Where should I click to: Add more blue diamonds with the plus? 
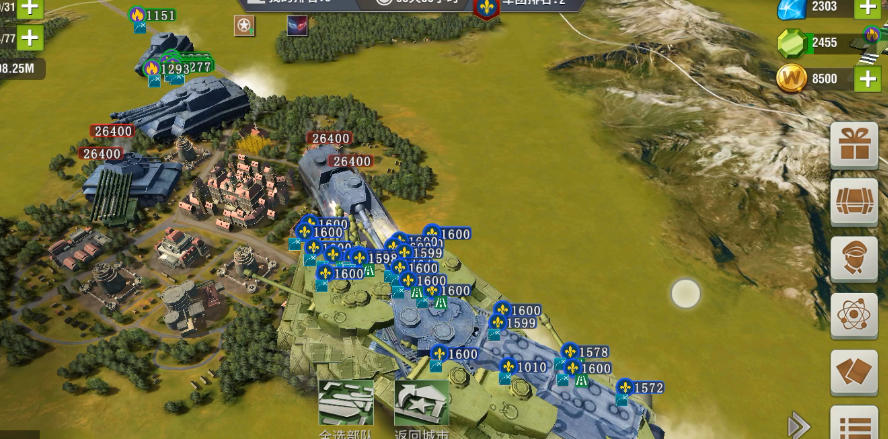pos(867,7)
